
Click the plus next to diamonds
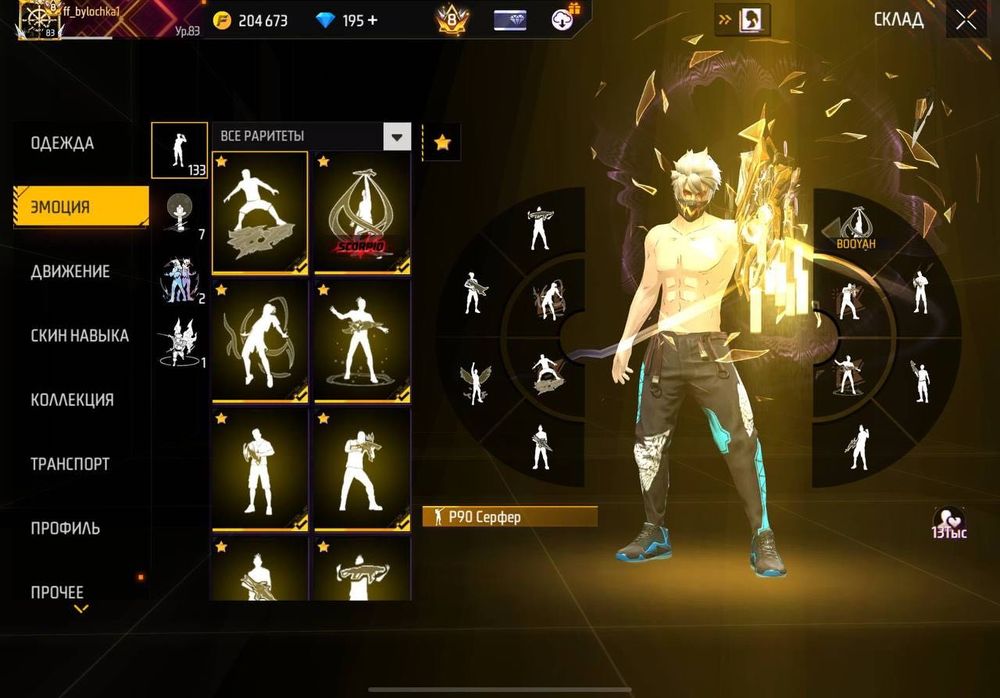(x=373, y=20)
